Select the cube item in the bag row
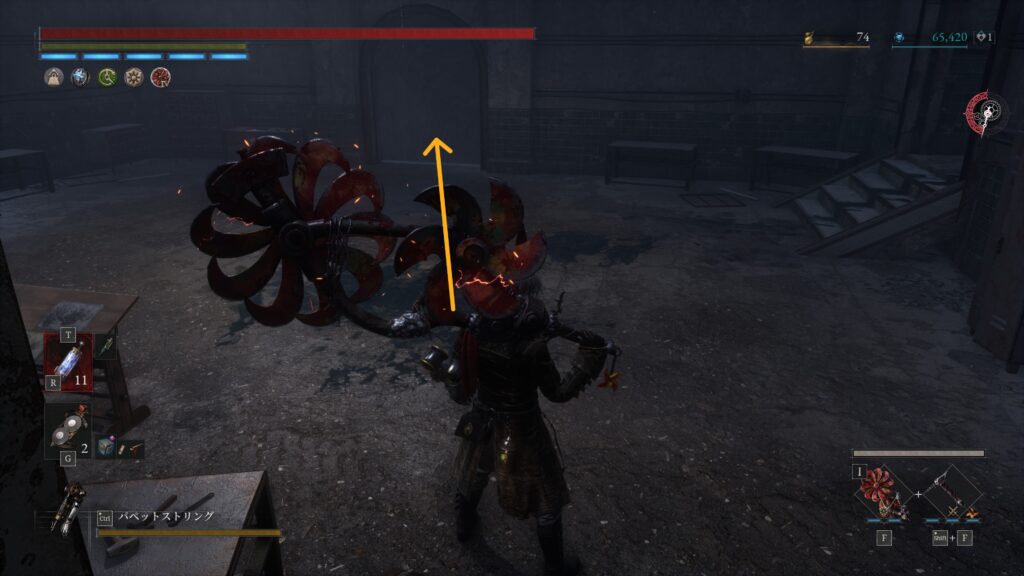 pos(105,447)
